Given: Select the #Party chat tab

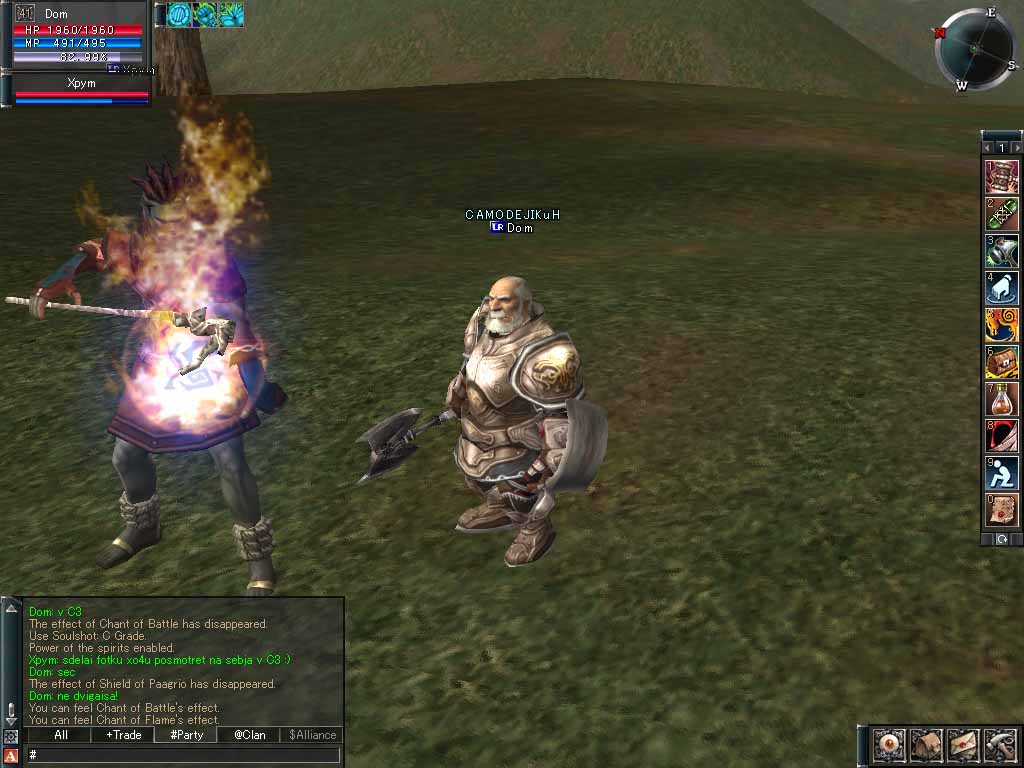Looking at the screenshot, I should pyautogui.click(x=186, y=735).
